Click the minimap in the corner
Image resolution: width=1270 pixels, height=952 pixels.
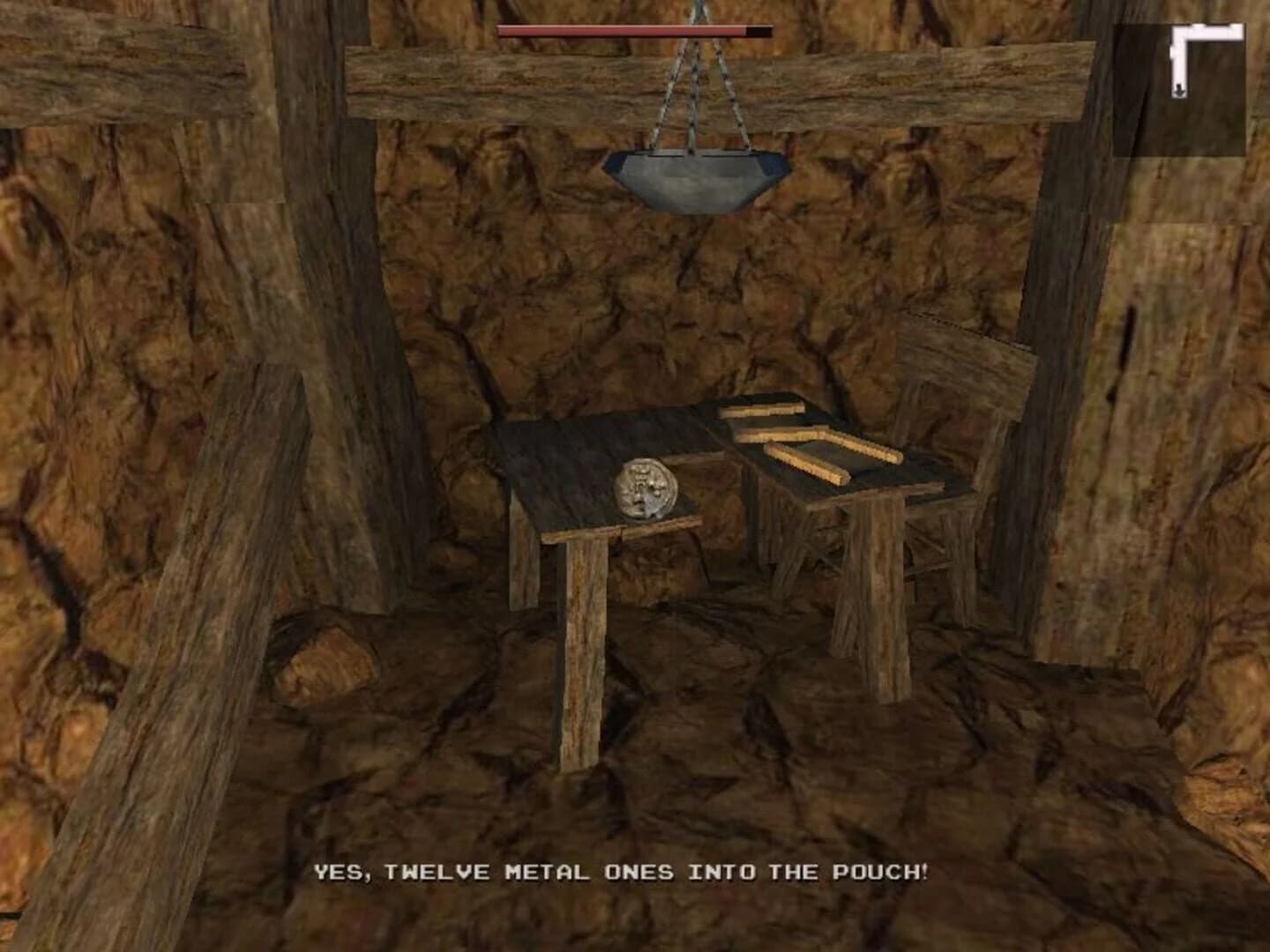[x=1180, y=90]
